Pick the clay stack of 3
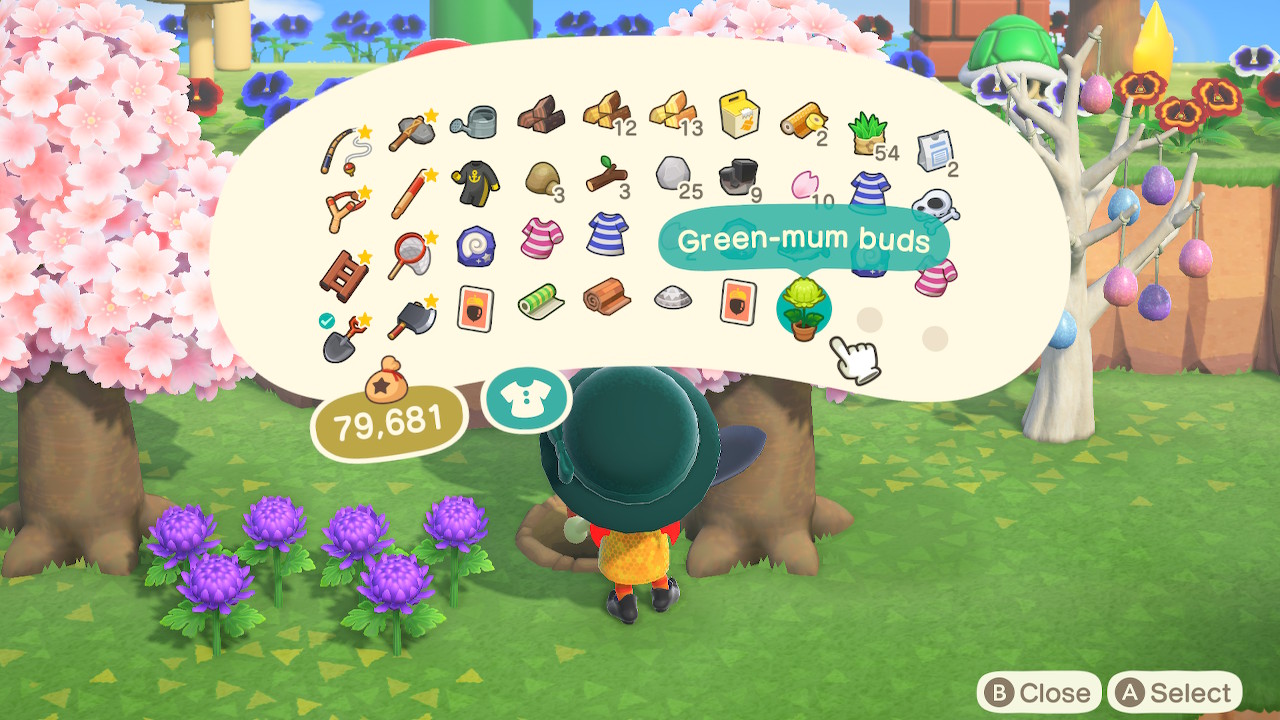This screenshot has height=720, width=1280. 542,180
